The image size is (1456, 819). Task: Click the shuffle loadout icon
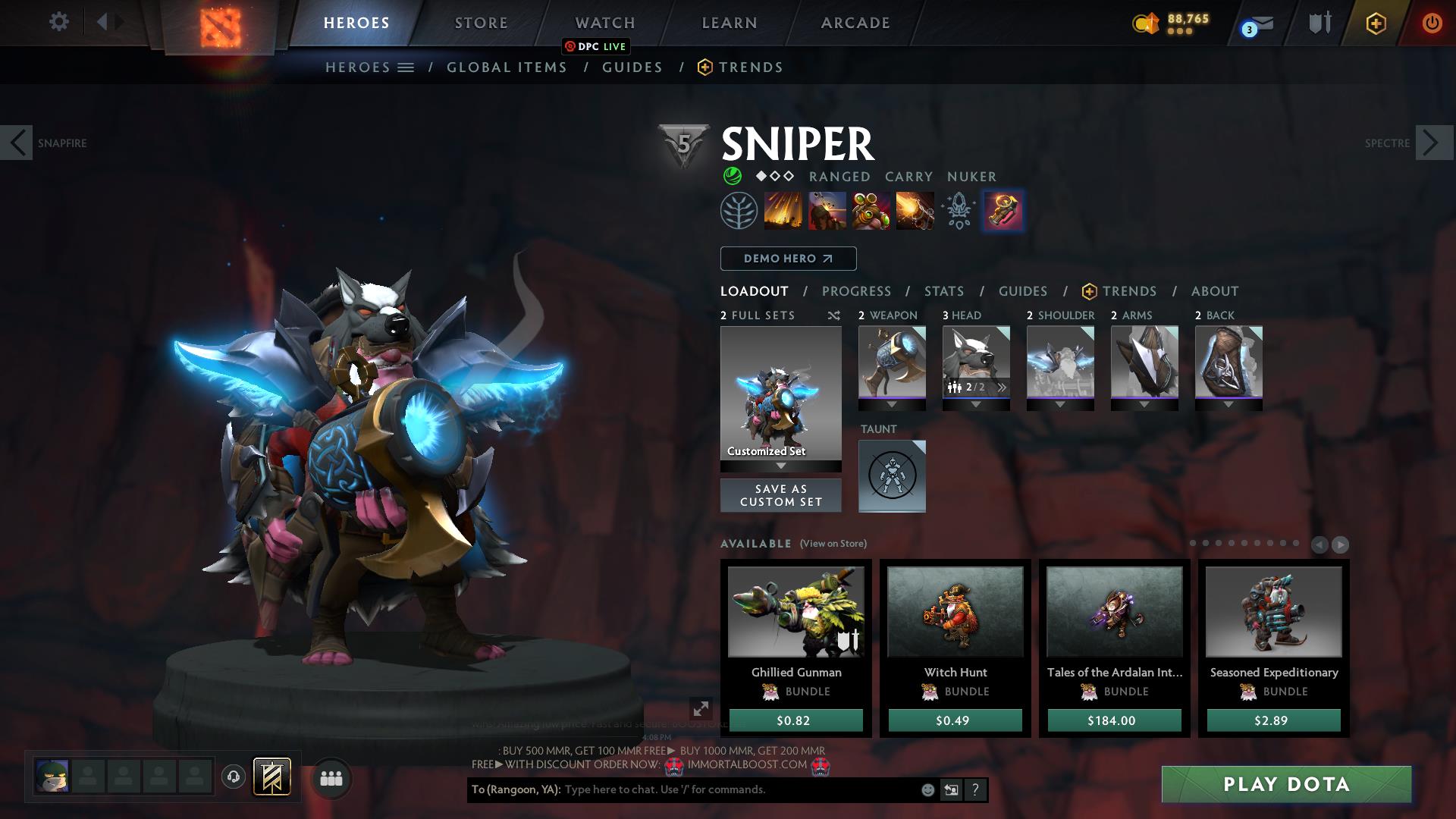834,315
